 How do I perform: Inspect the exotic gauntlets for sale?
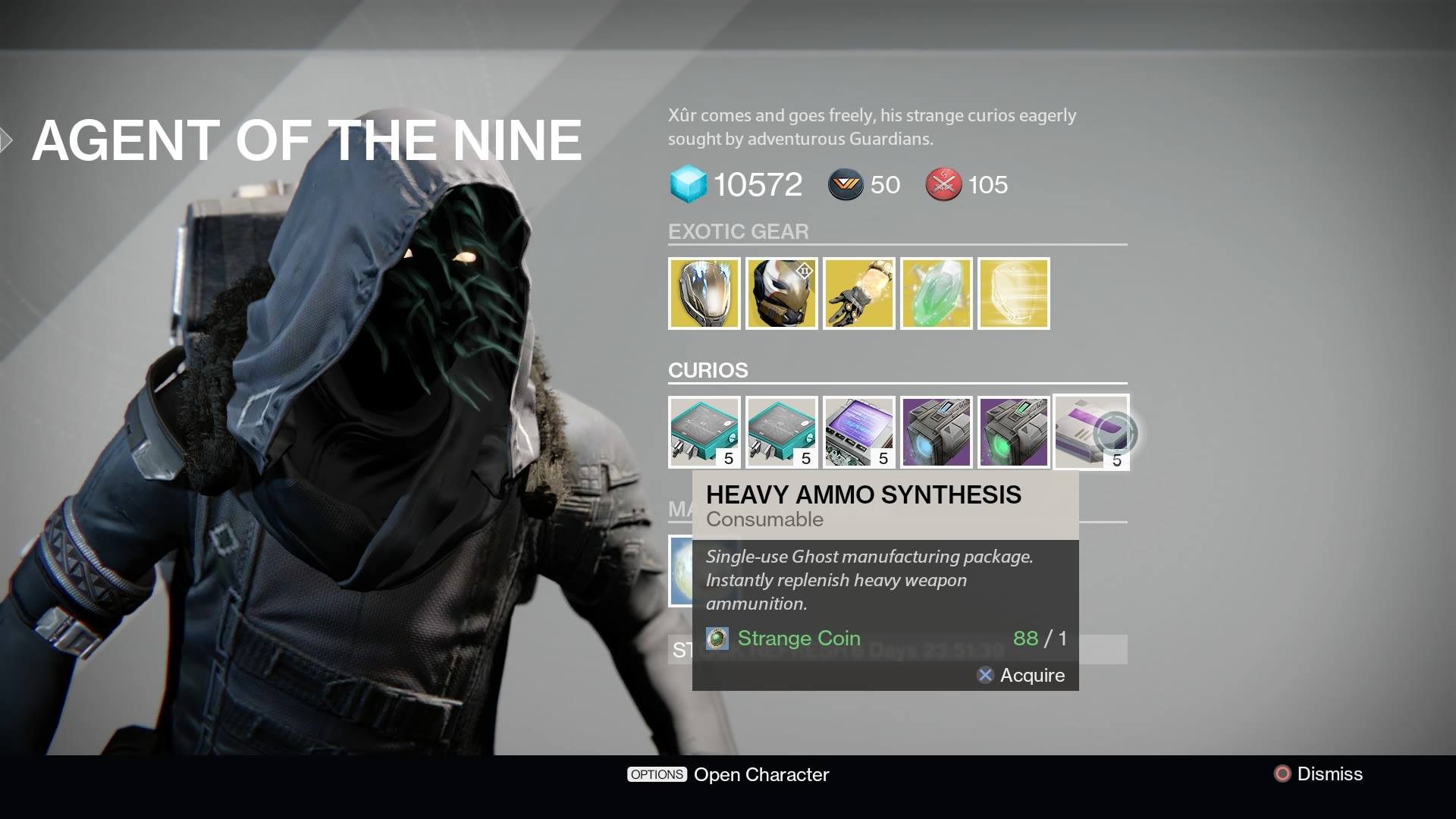859,293
